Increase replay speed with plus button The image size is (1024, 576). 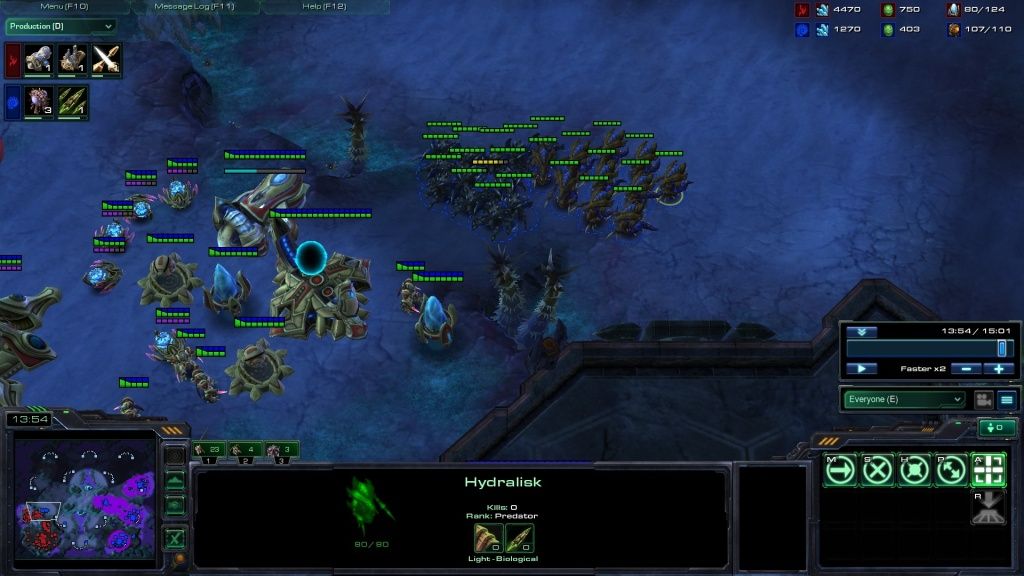pyautogui.click(x=998, y=369)
